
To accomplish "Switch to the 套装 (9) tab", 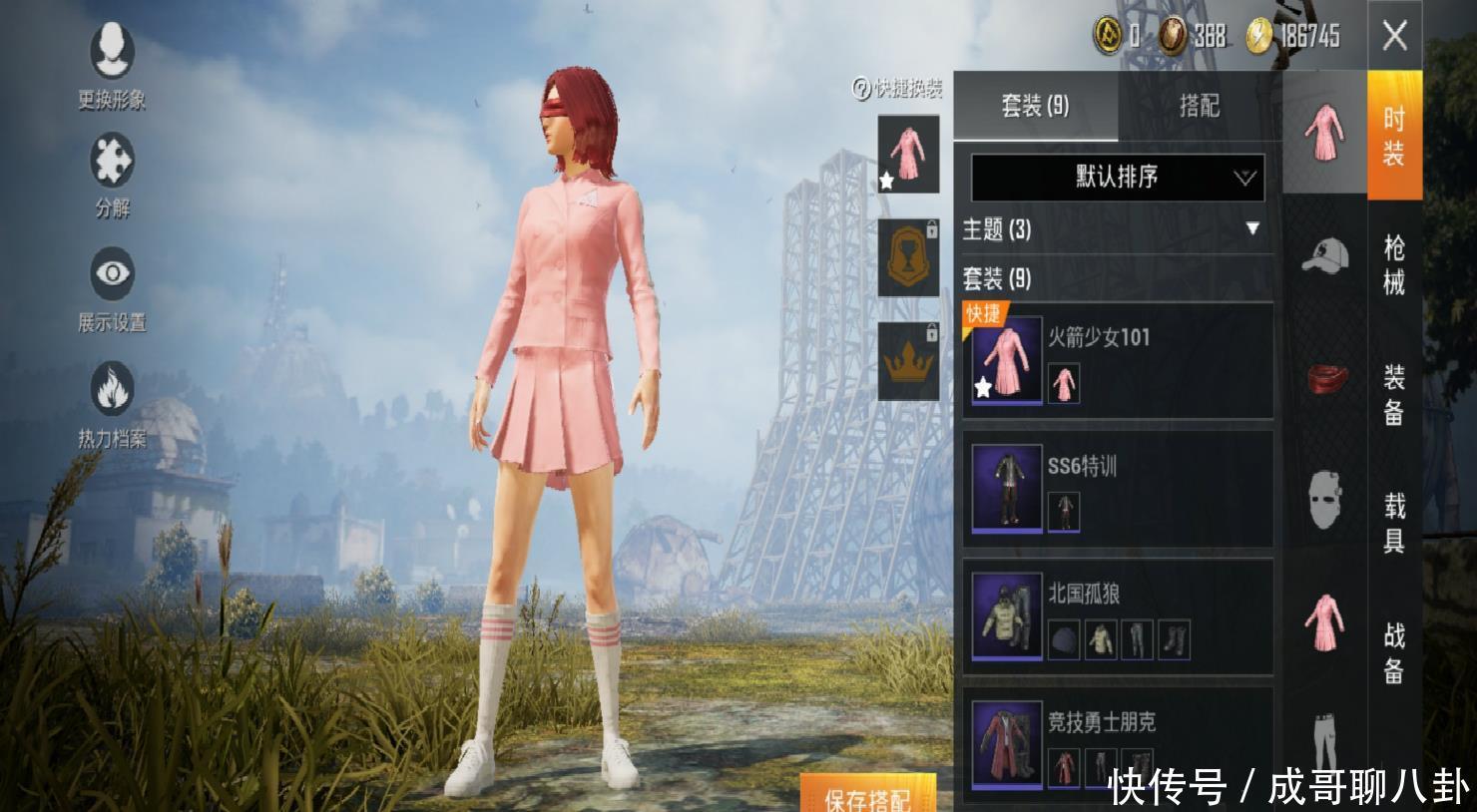I will pos(1035,106).
